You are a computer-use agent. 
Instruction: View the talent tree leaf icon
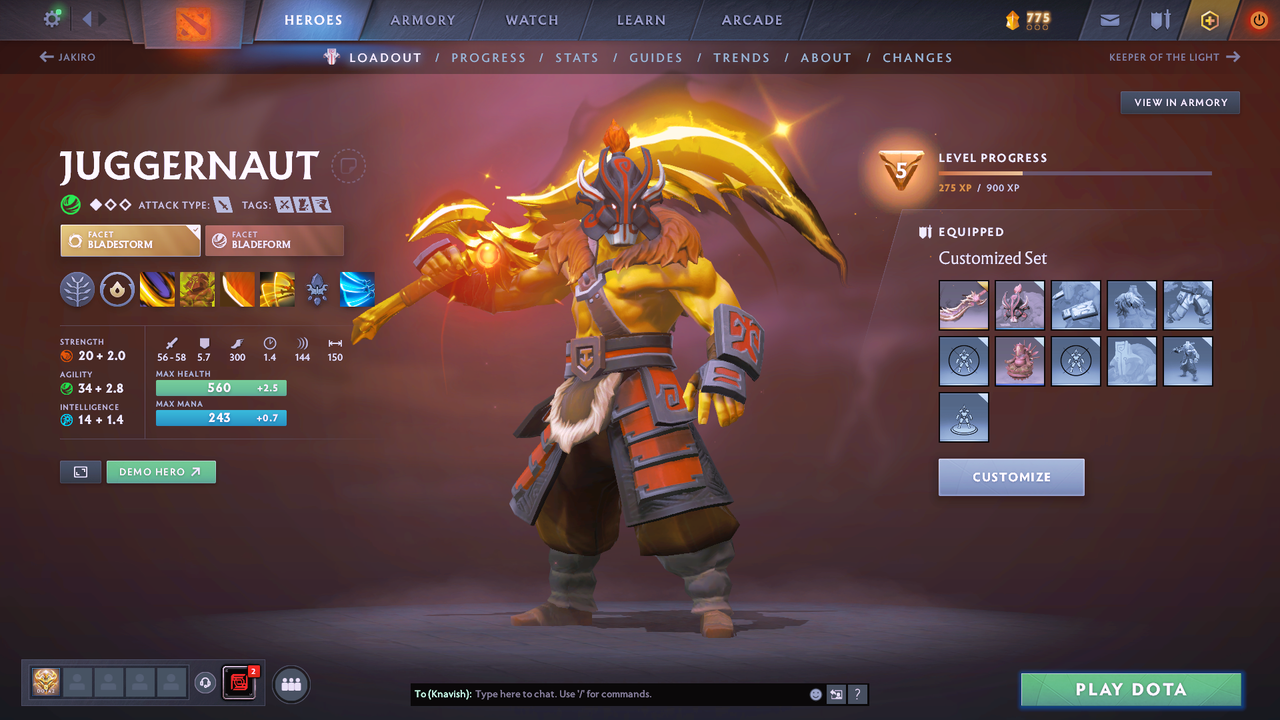click(78, 290)
